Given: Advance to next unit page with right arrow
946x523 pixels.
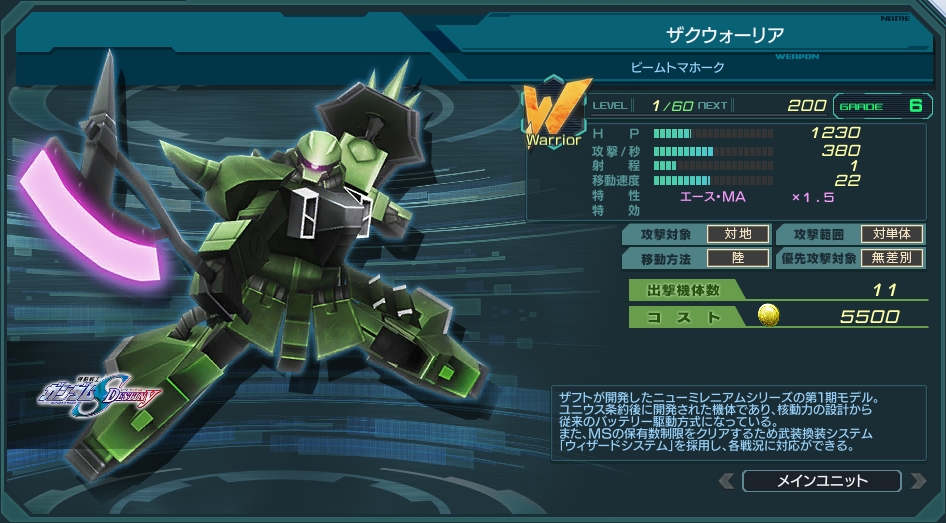Looking at the screenshot, I should click(x=917, y=481).
